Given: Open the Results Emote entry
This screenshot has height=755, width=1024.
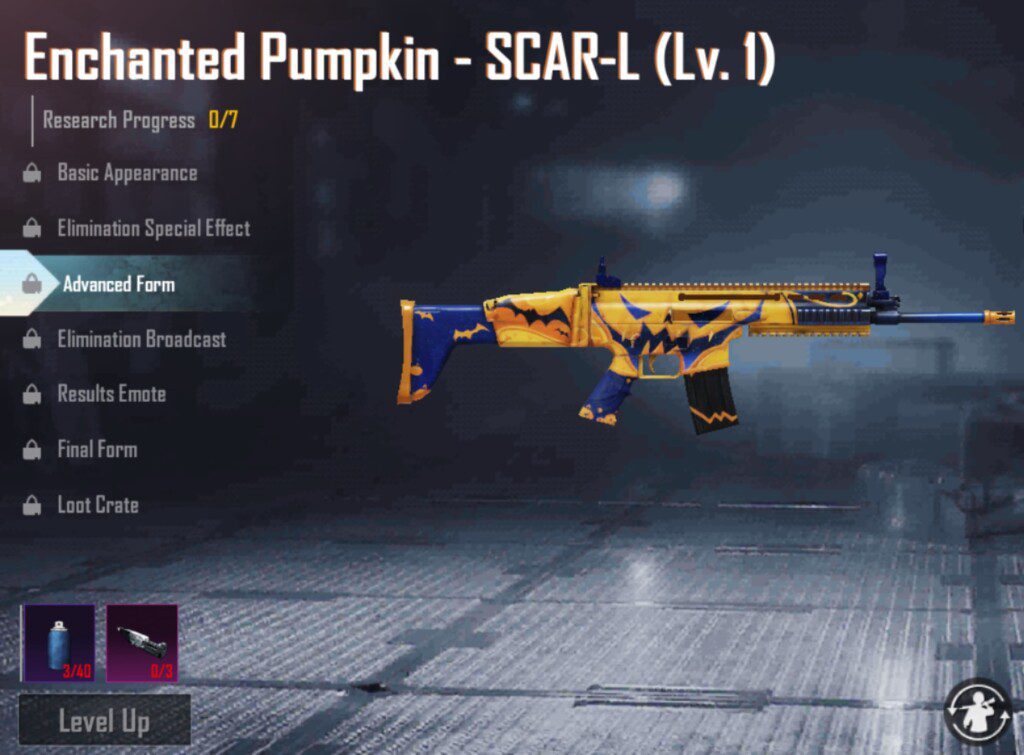Looking at the screenshot, I should coord(111,394).
